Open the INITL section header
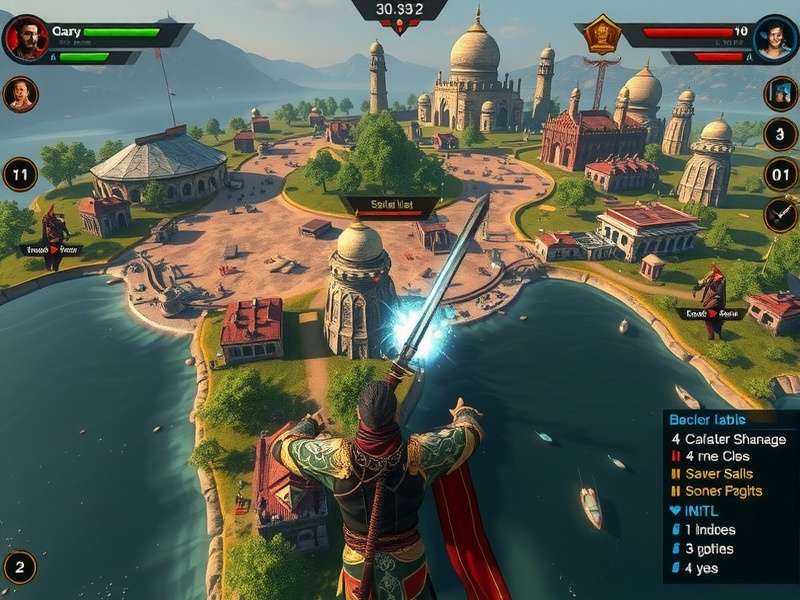The width and height of the screenshot is (800, 600). 700,511
